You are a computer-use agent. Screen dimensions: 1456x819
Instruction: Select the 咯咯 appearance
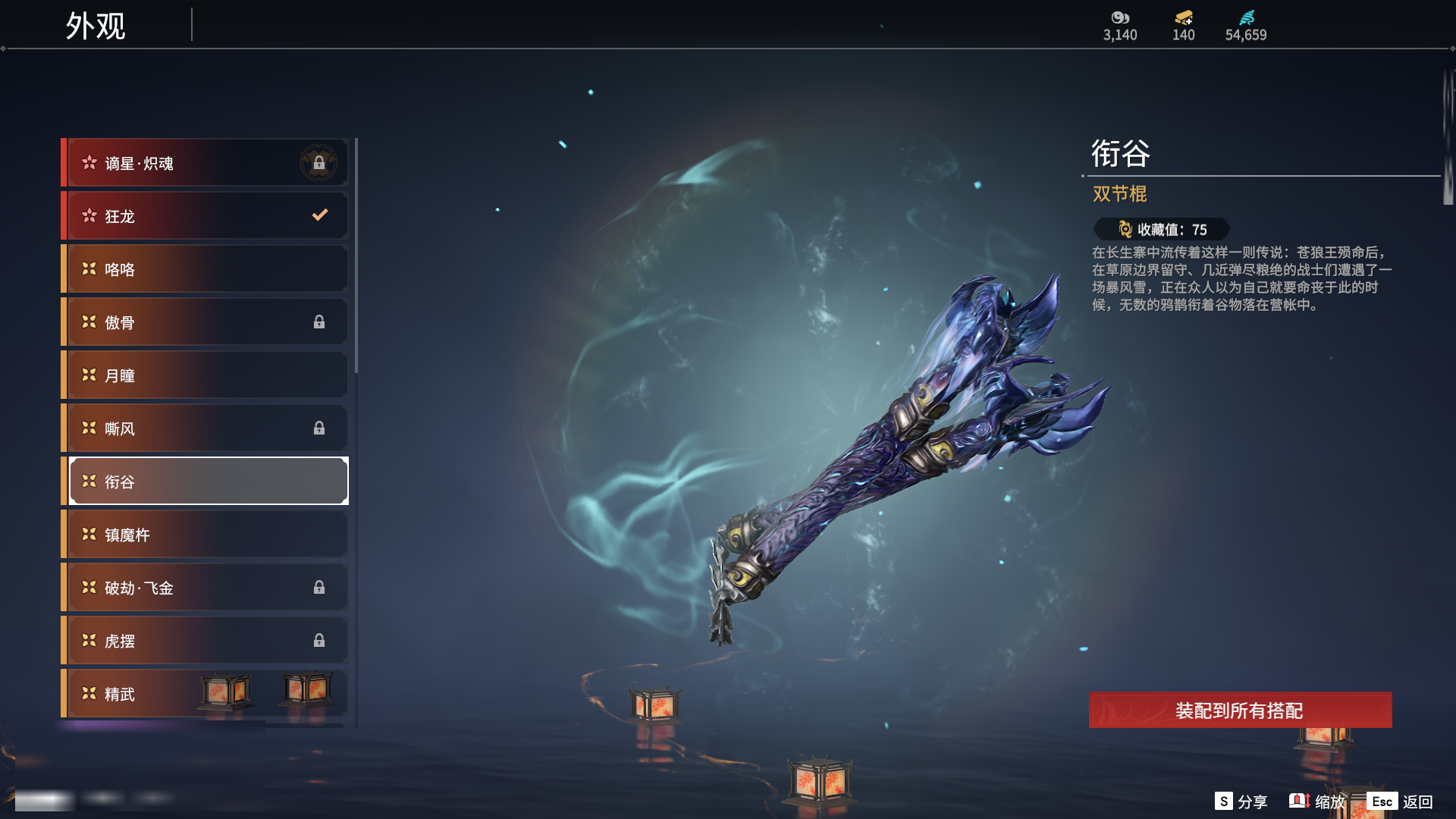click(205, 269)
